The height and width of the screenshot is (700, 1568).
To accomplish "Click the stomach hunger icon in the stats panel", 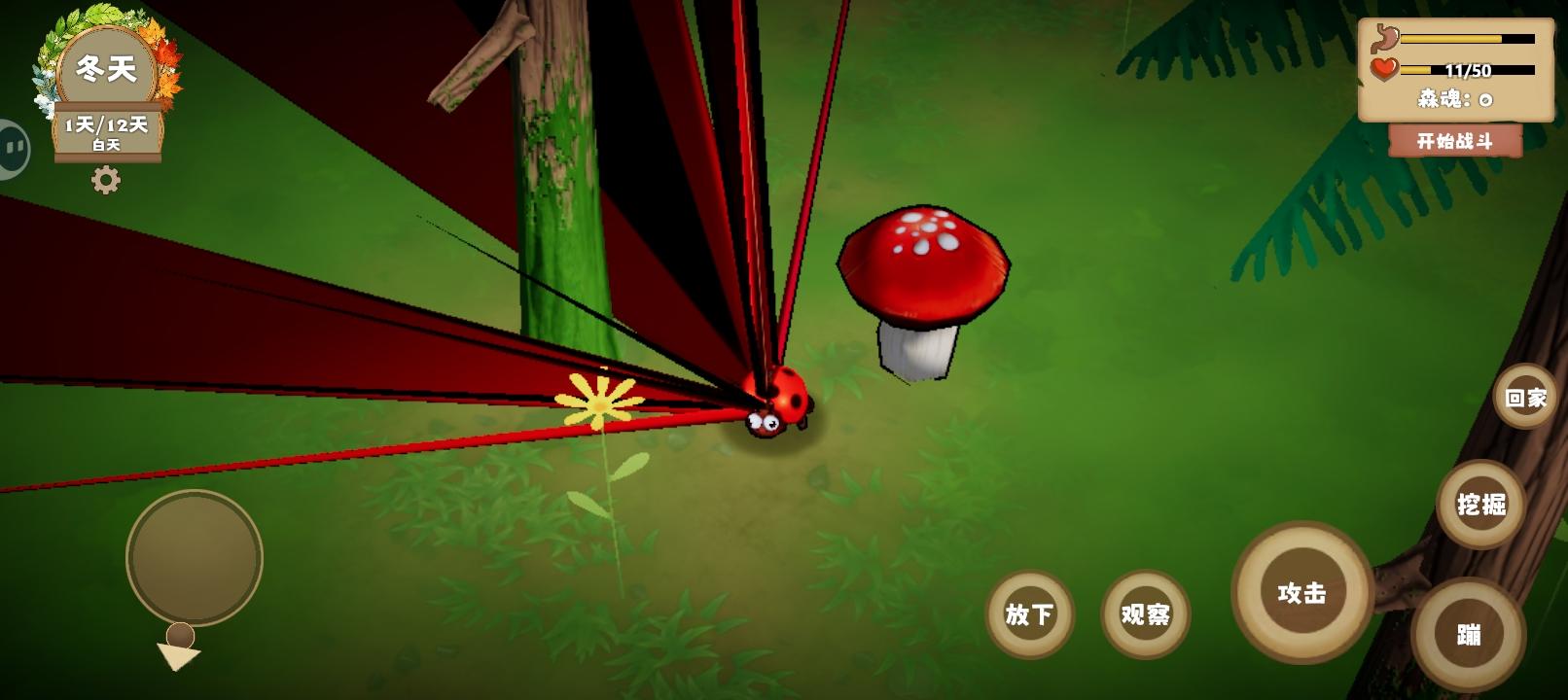I will pyautogui.click(x=1382, y=37).
